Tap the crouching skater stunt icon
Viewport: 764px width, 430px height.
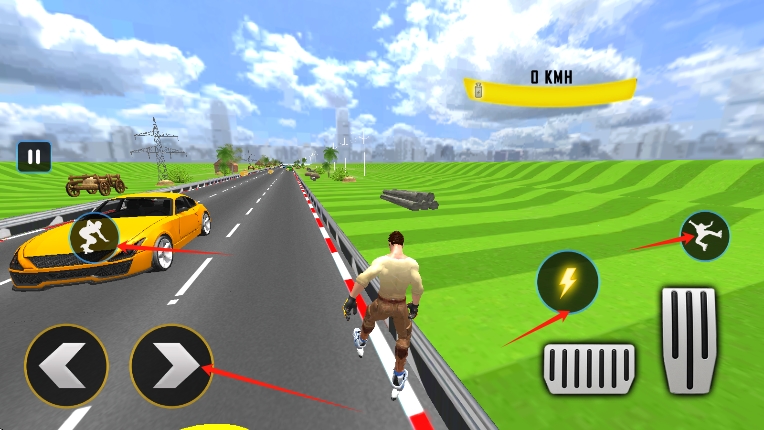(93, 238)
